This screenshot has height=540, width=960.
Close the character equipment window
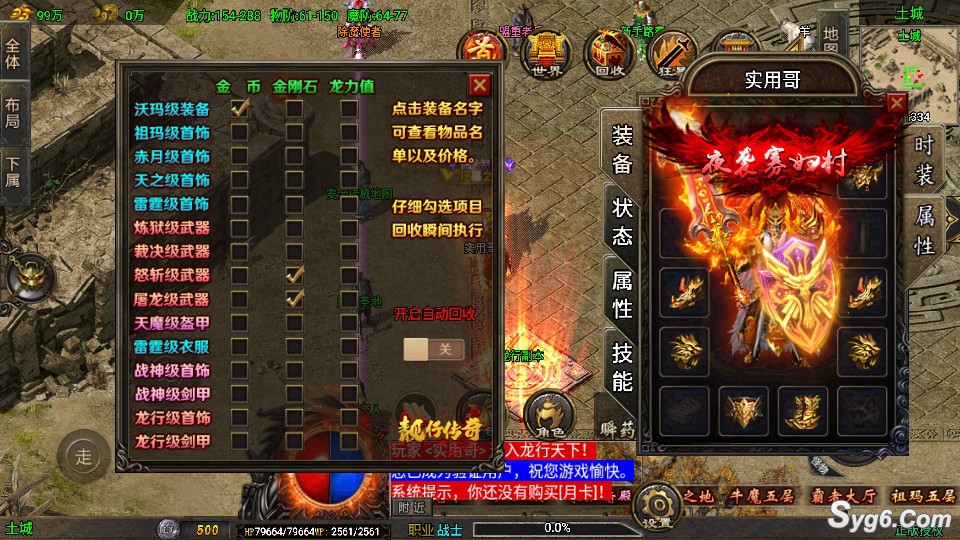(x=897, y=103)
